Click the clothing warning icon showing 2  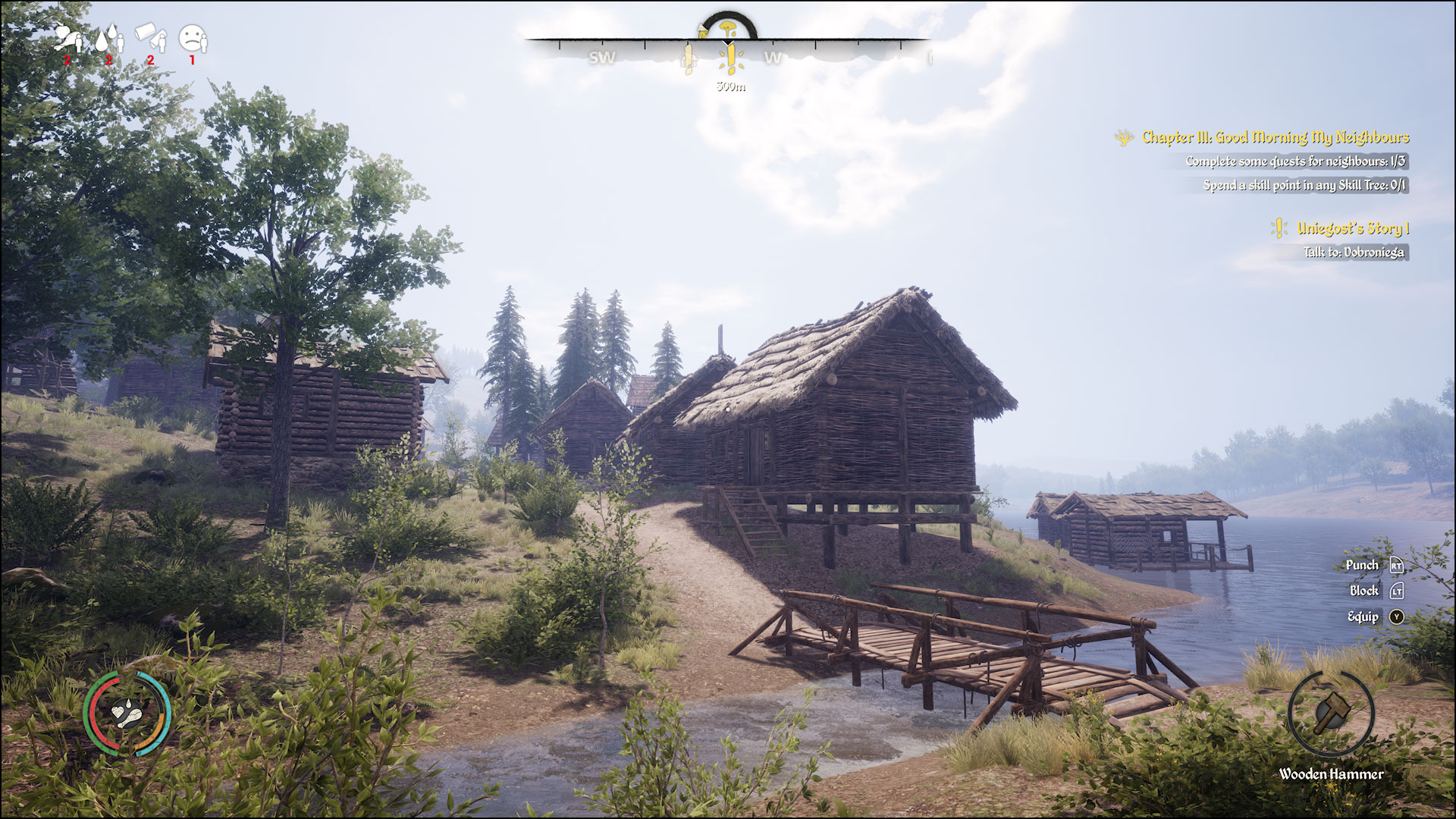(151, 38)
